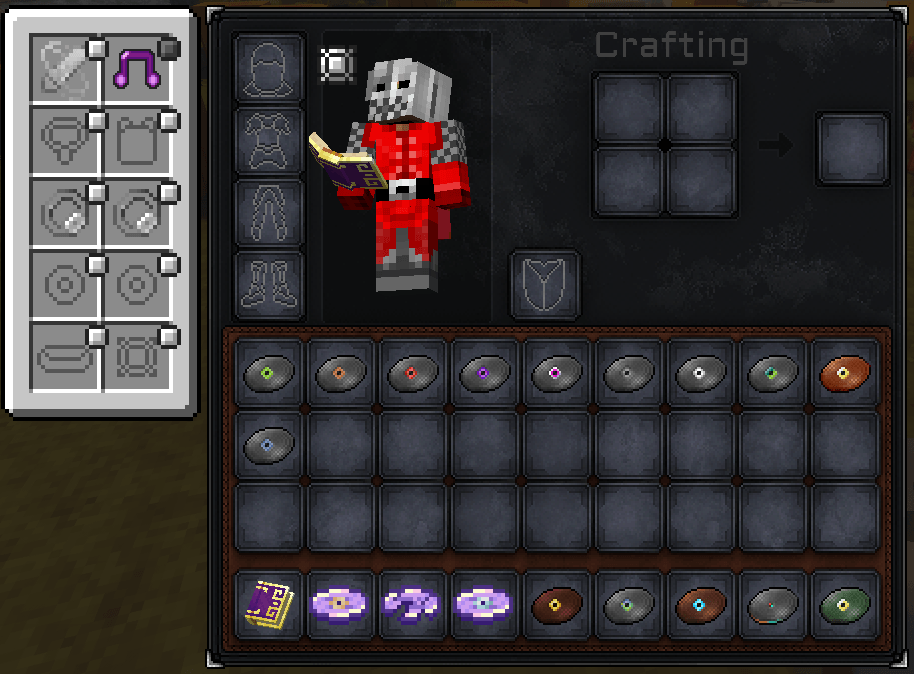
Task: Select the red-centered gray music disc
Action: click(x=414, y=373)
